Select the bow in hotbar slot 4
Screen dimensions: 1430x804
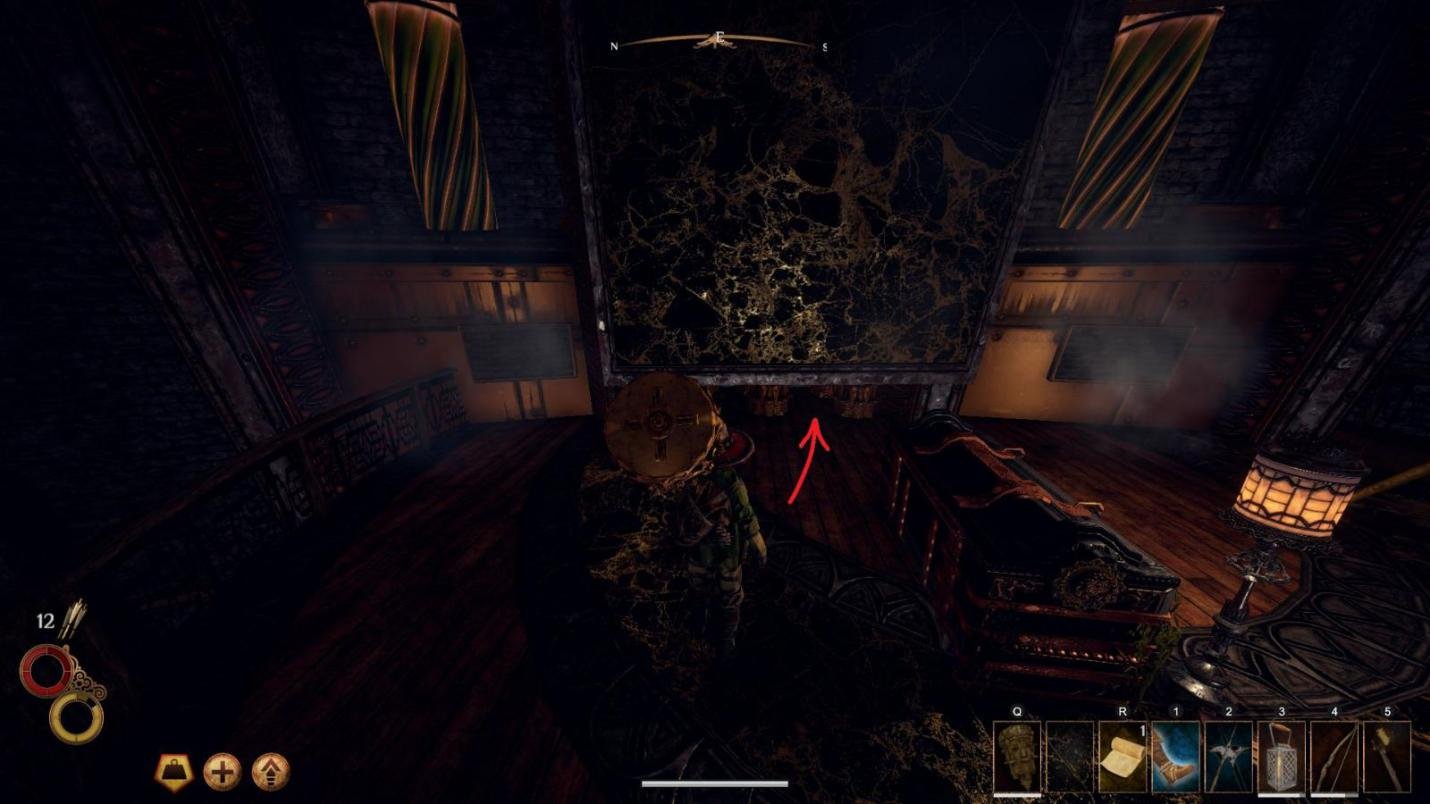tap(1336, 755)
